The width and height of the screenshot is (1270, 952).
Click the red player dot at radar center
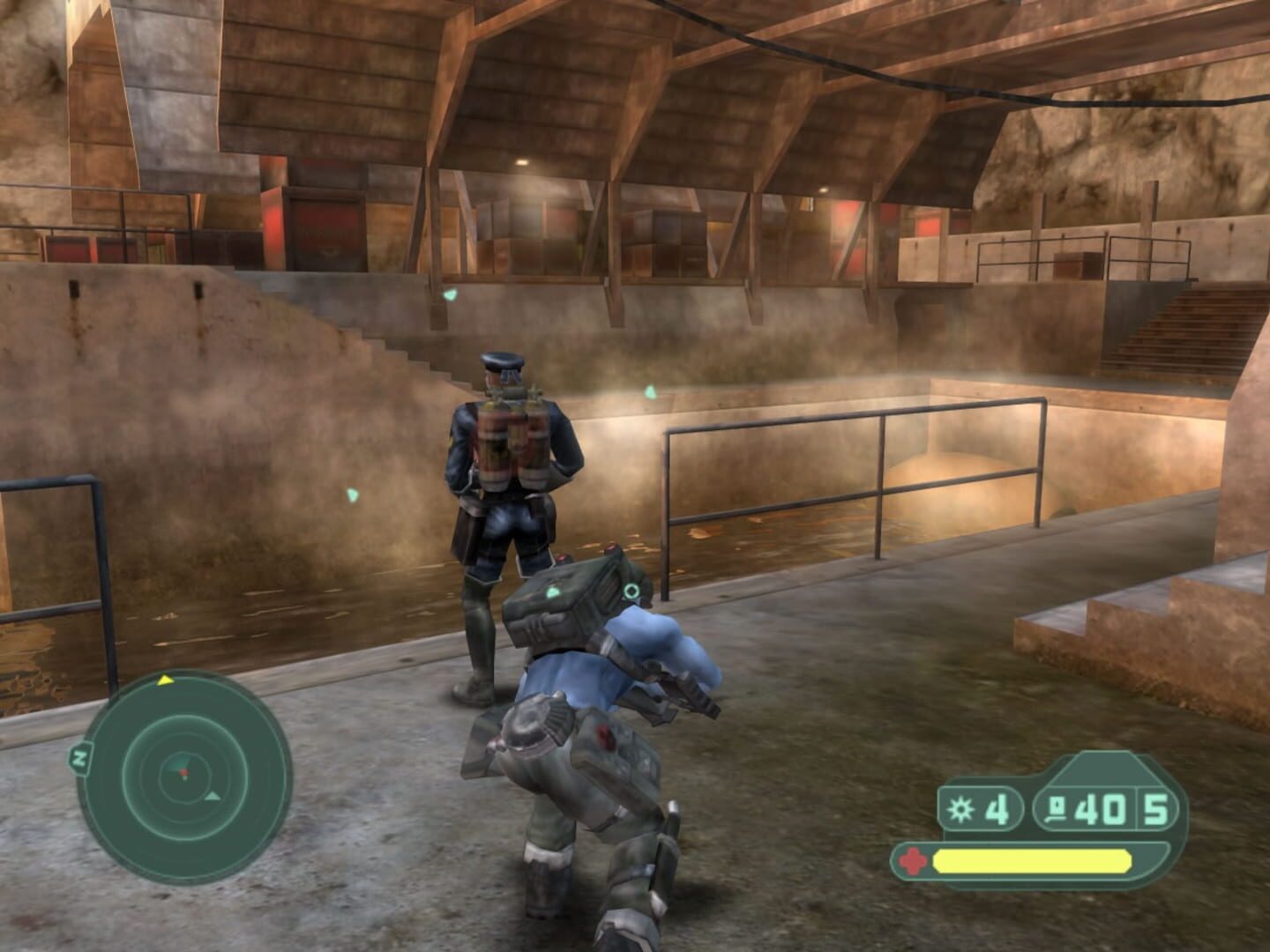coord(183,772)
